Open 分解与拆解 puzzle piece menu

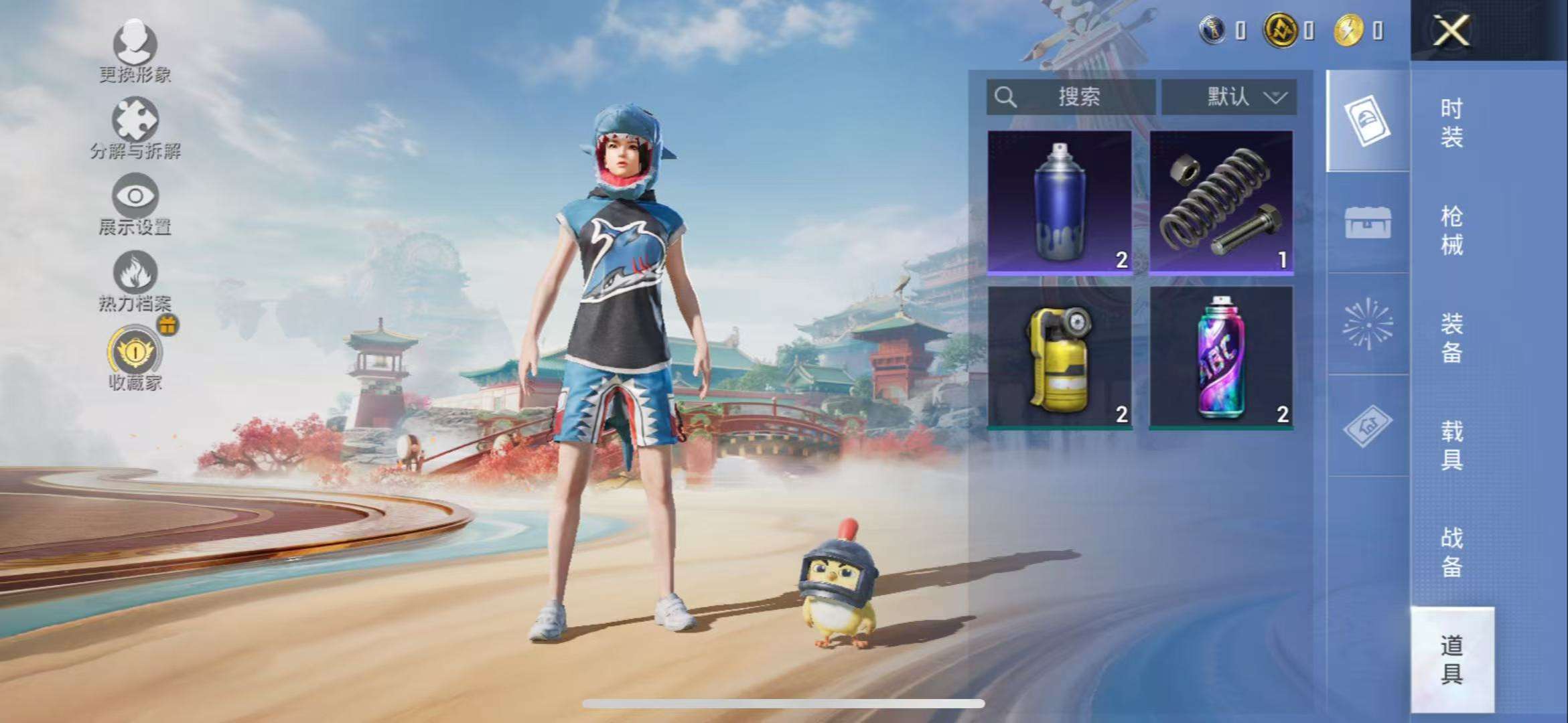135,127
